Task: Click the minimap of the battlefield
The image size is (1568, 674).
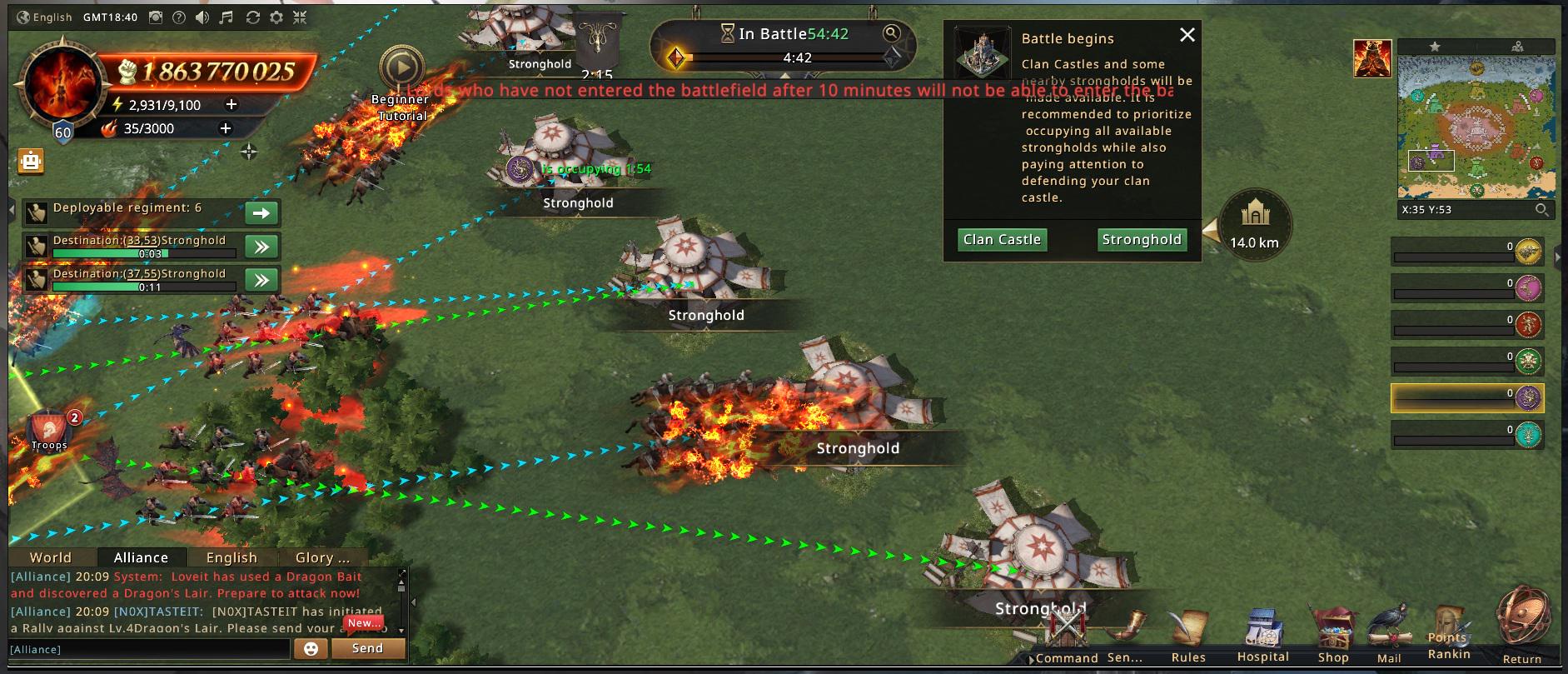Action: 1476,127
